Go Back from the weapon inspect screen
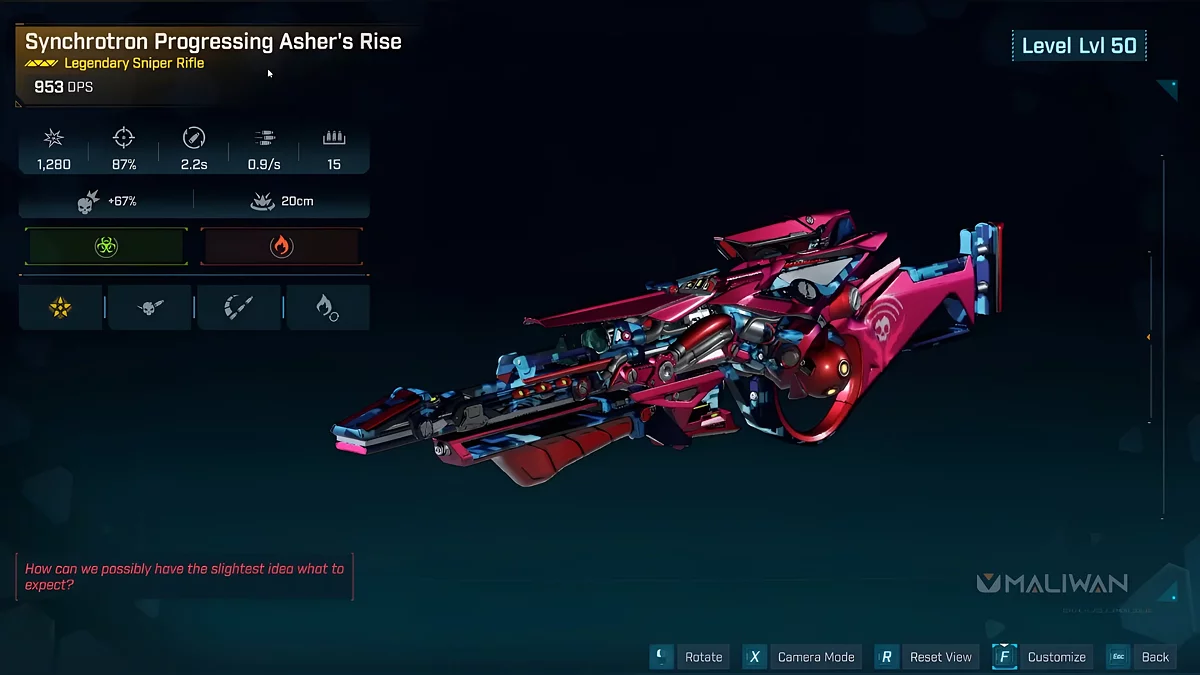 tap(1142, 657)
